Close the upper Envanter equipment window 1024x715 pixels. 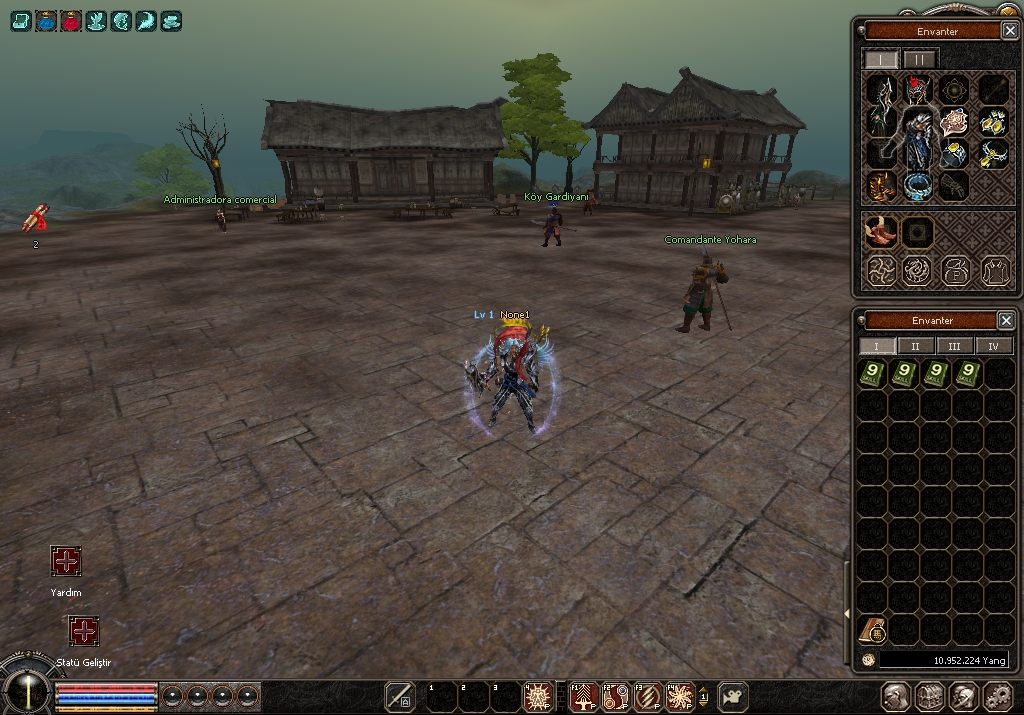pyautogui.click(x=1009, y=31)
